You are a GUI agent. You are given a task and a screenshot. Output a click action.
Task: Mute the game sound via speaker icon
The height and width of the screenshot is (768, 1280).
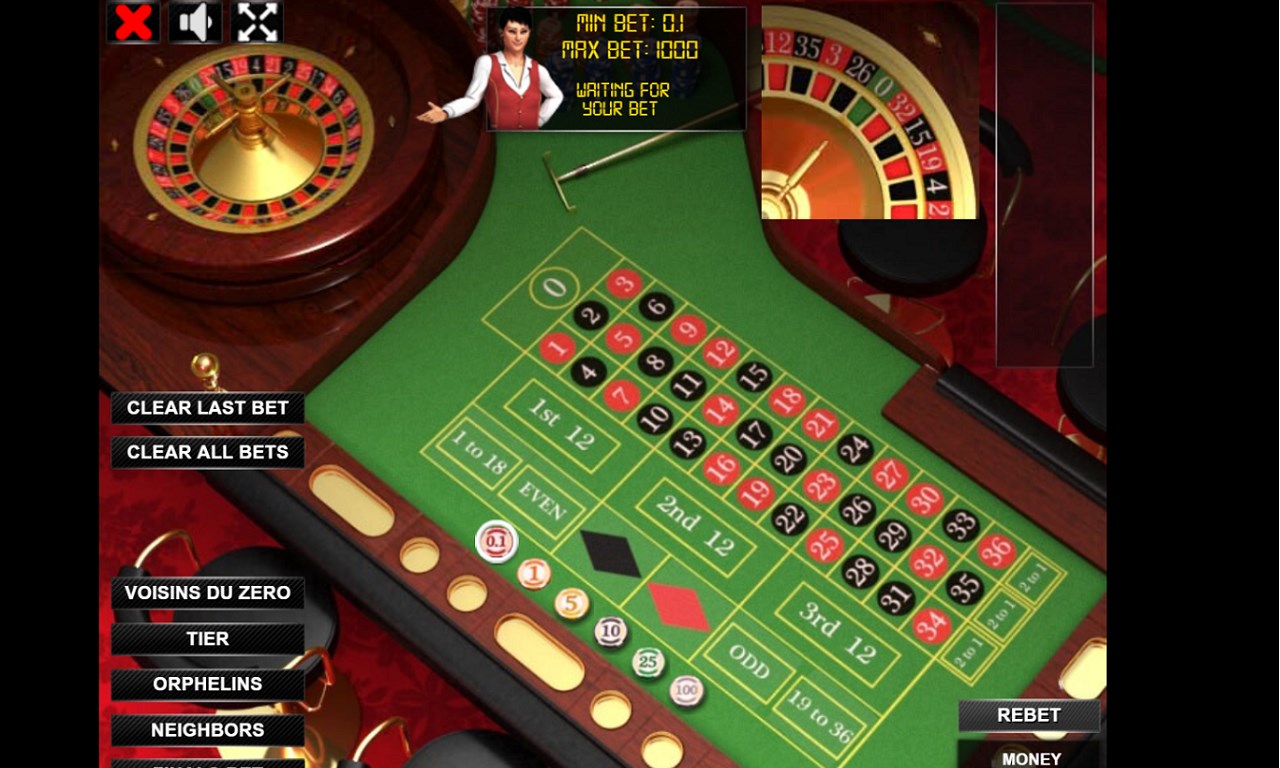195,21
